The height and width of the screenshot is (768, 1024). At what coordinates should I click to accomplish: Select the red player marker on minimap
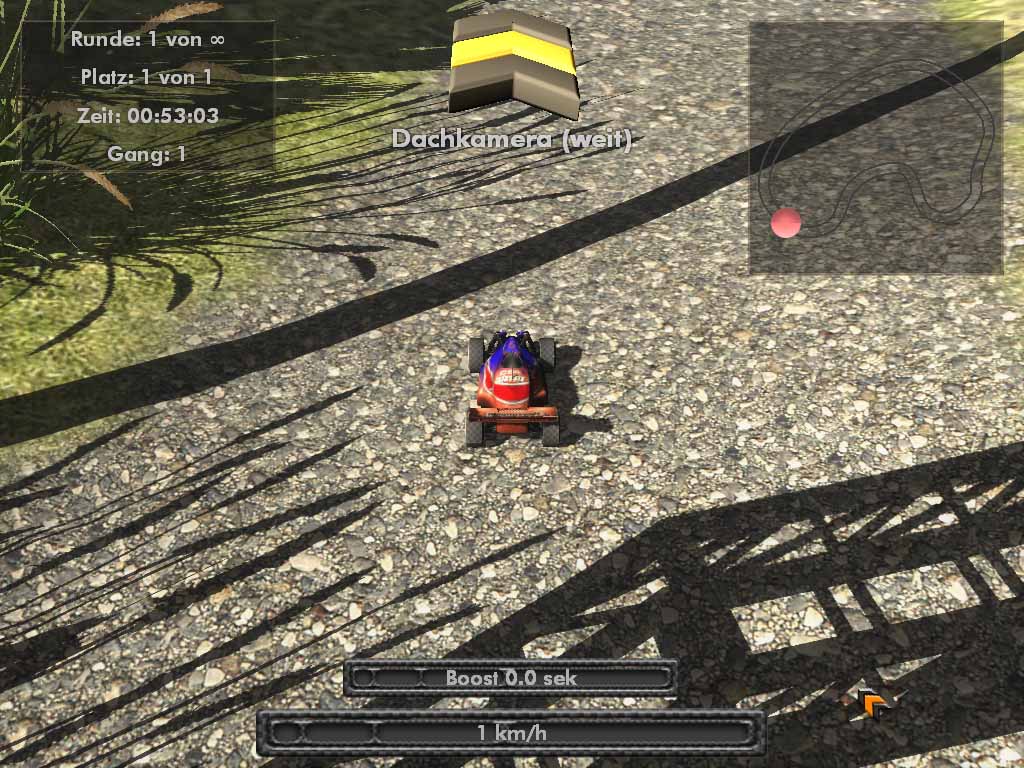pos(786,223)
